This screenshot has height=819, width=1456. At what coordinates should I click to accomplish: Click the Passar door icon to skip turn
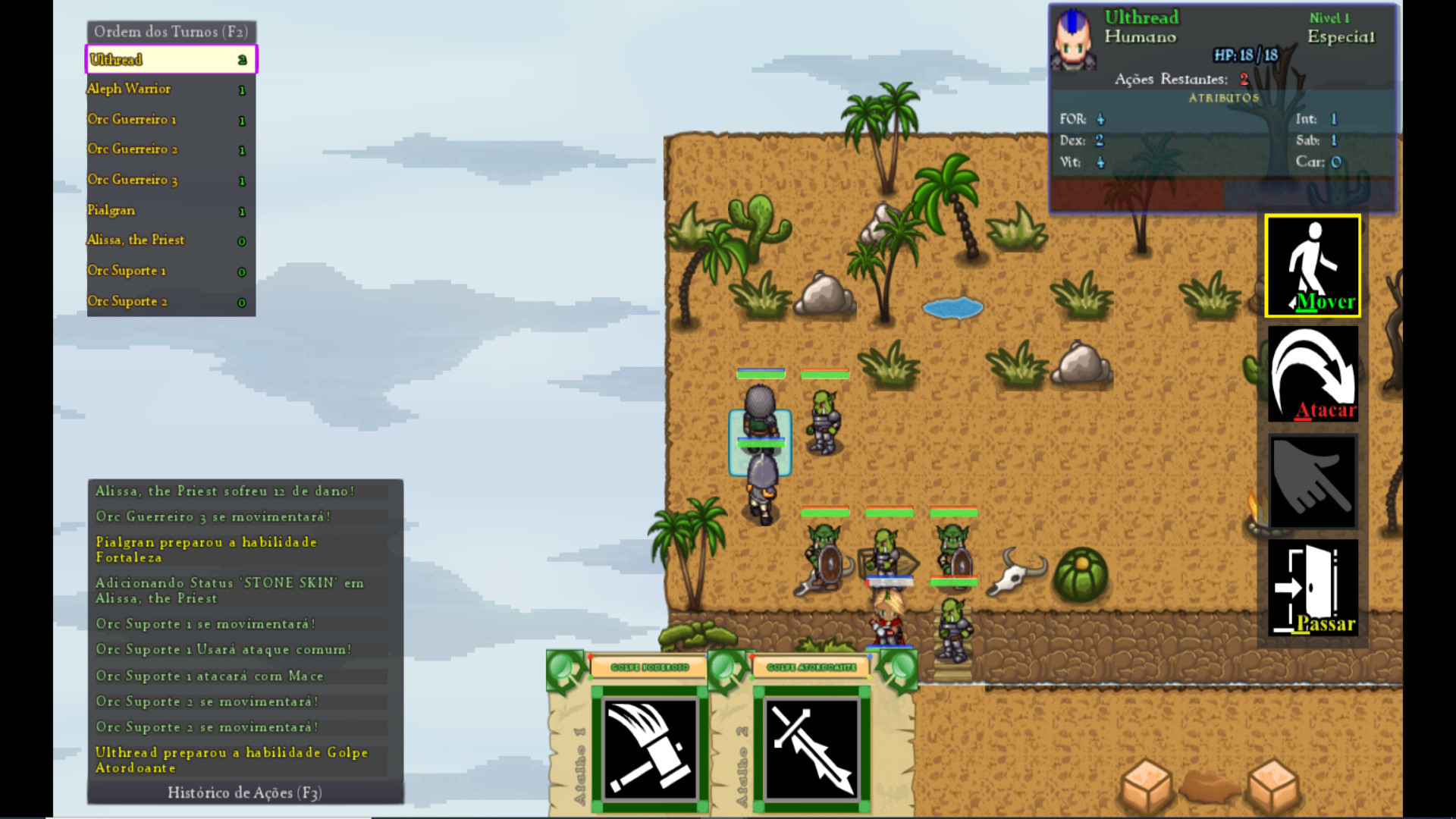tap(1312, 589)
